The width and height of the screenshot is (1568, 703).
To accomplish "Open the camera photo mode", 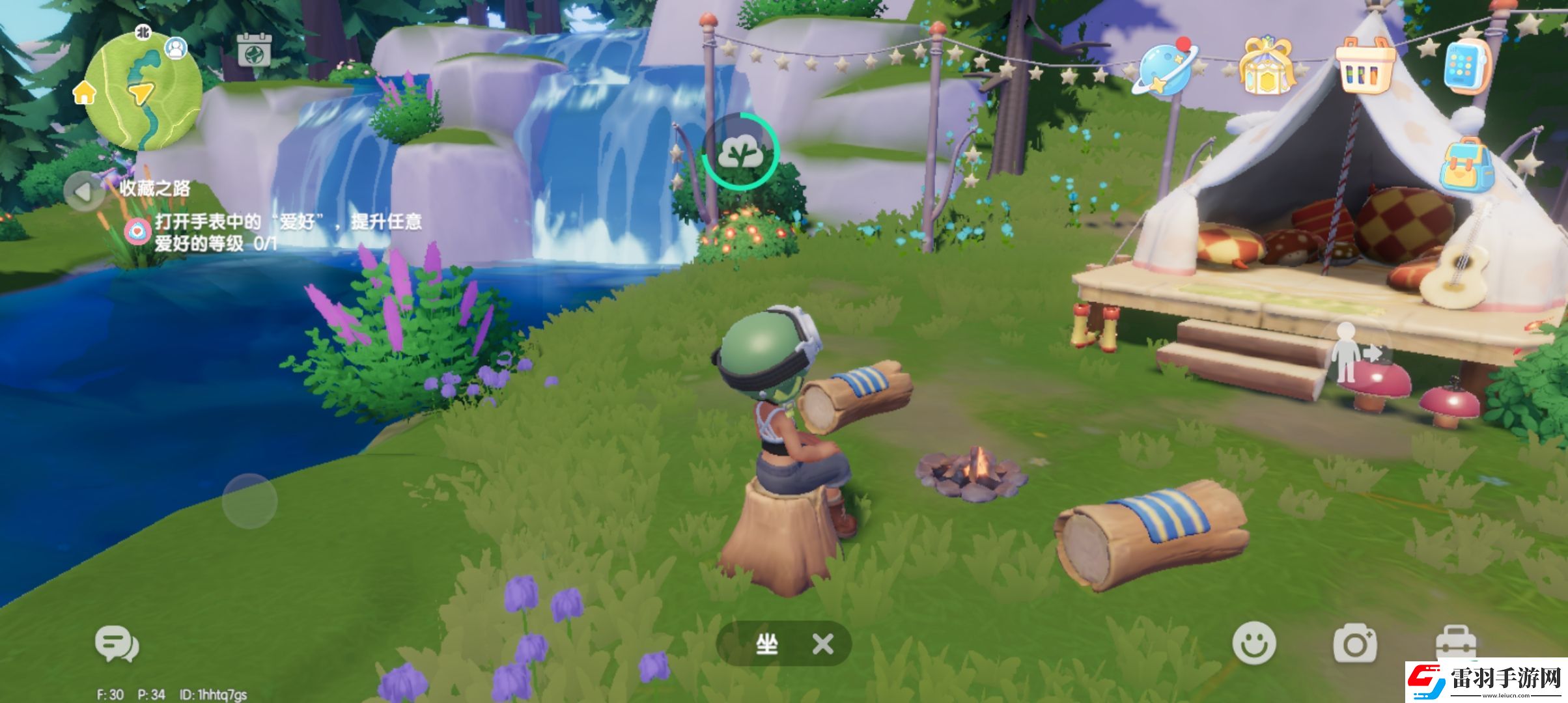I will click(x=1355, y=644).
